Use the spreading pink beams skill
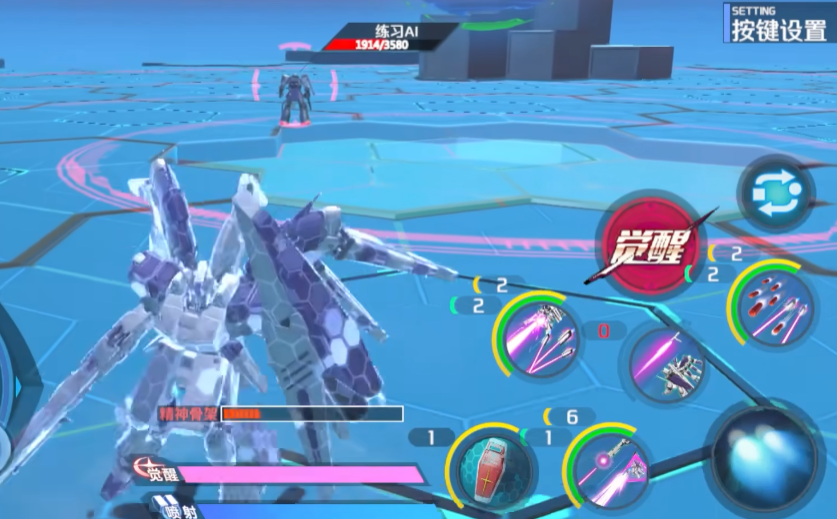Screen dimensions: 837x519 click(539, 336)
